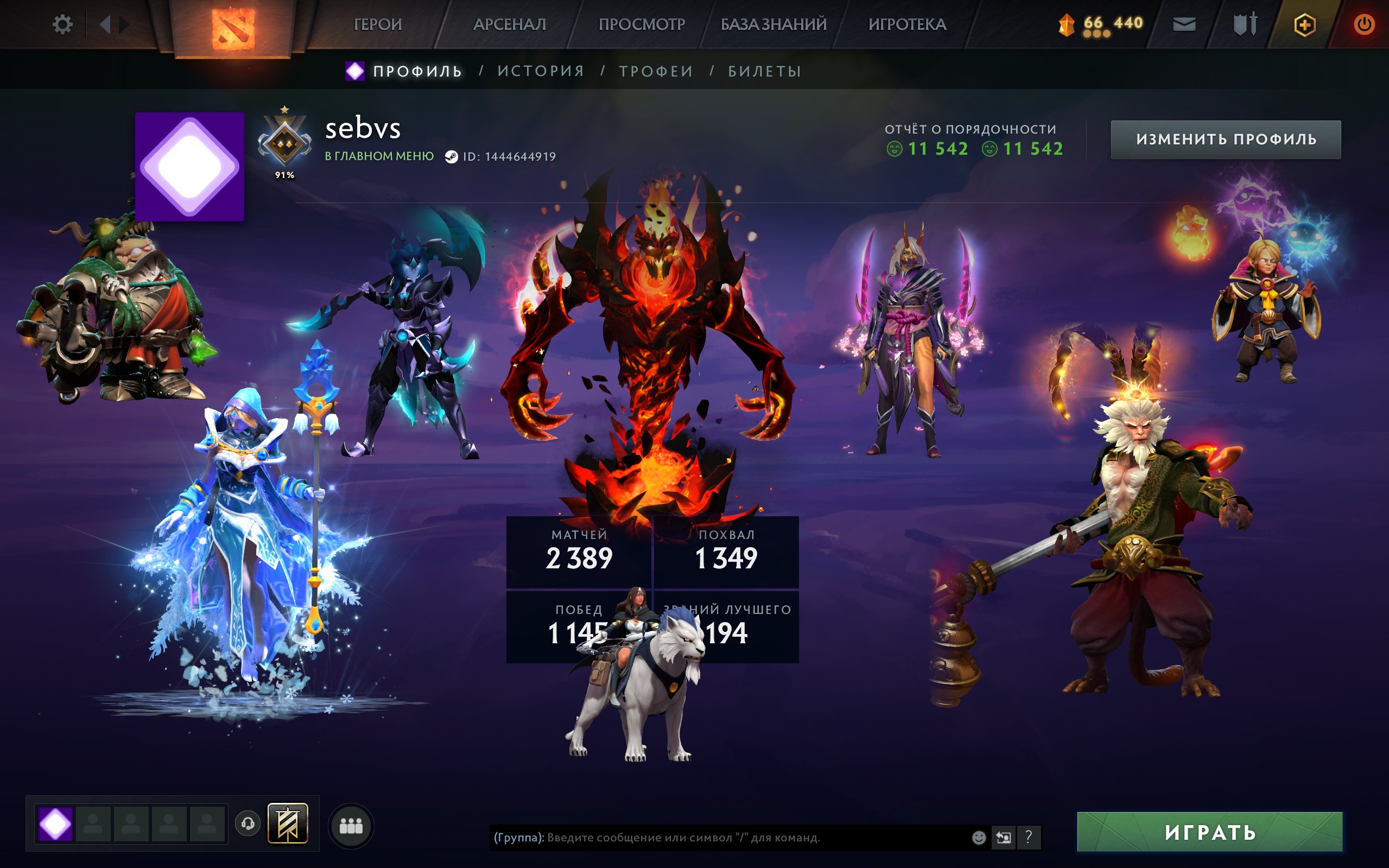Click the forward navigation arrow
Viewport: 1389px width, 868px height.
point(124,24)
